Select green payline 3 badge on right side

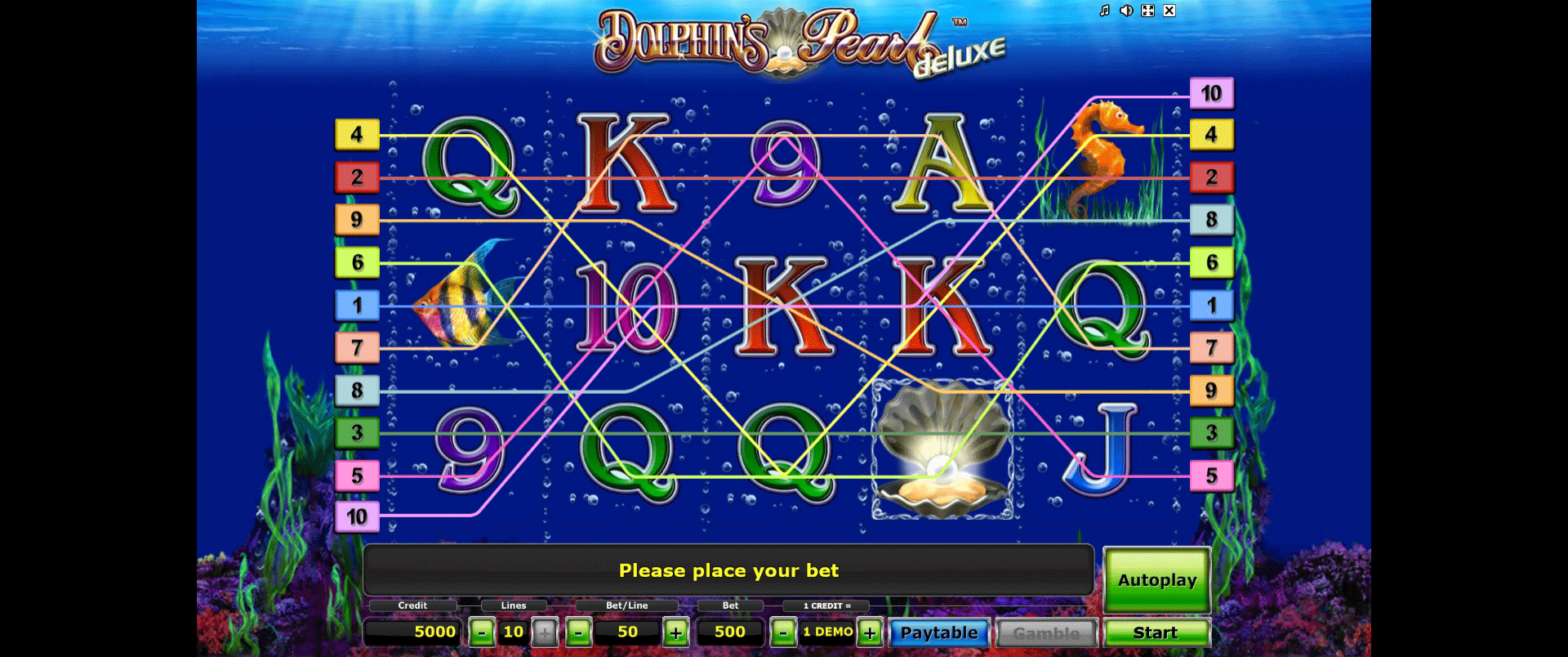(1212, 432)
